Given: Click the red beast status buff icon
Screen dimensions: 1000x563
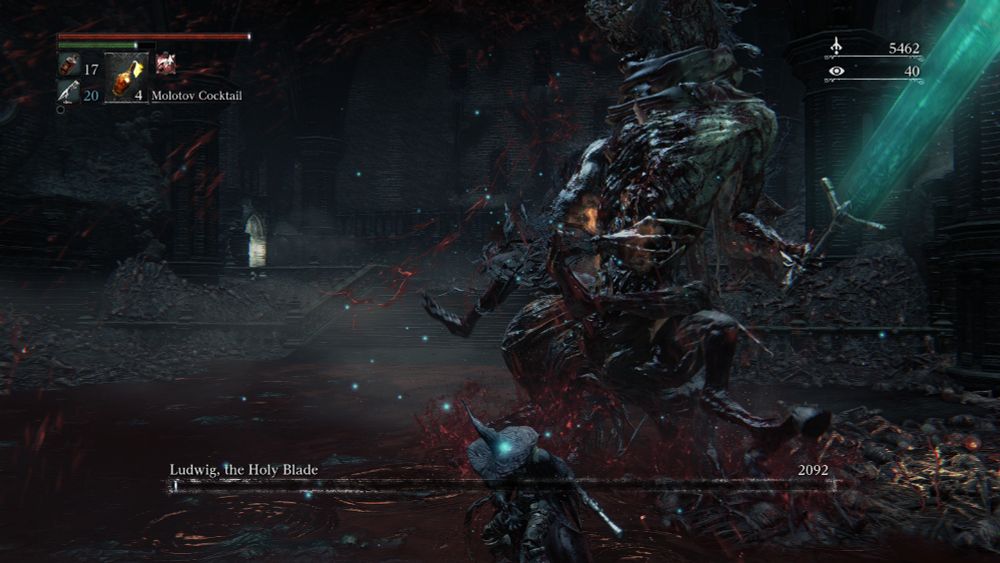Looking at the screenshot, I should (165, 64).
